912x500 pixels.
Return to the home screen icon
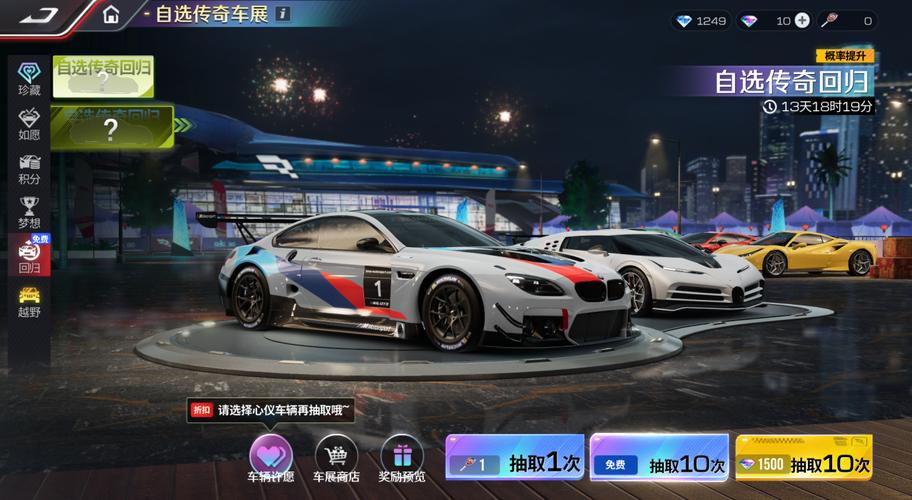pyautogui.click(x=111, y=15)
